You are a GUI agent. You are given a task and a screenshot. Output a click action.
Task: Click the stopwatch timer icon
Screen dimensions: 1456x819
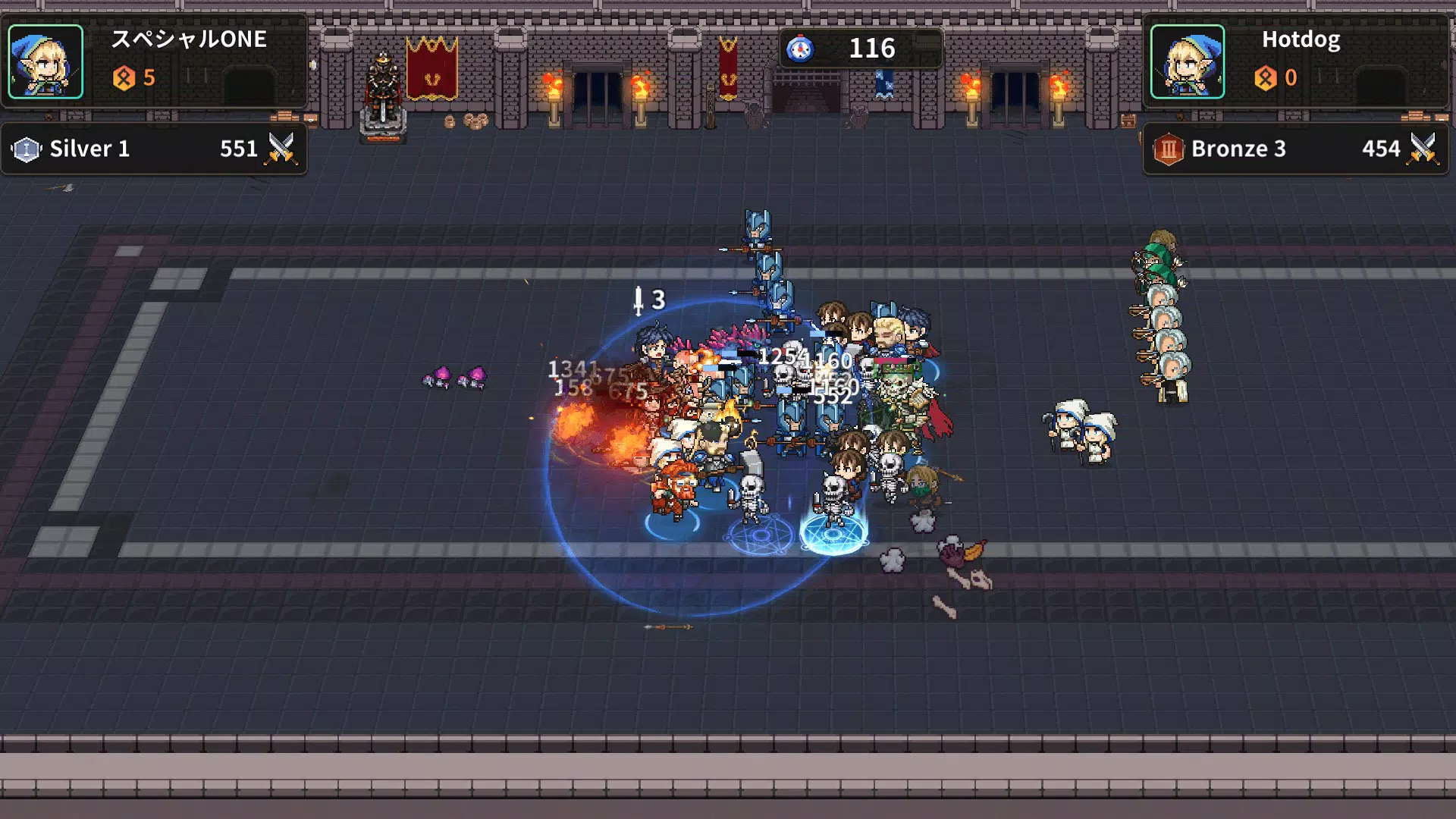click(802, 49)
